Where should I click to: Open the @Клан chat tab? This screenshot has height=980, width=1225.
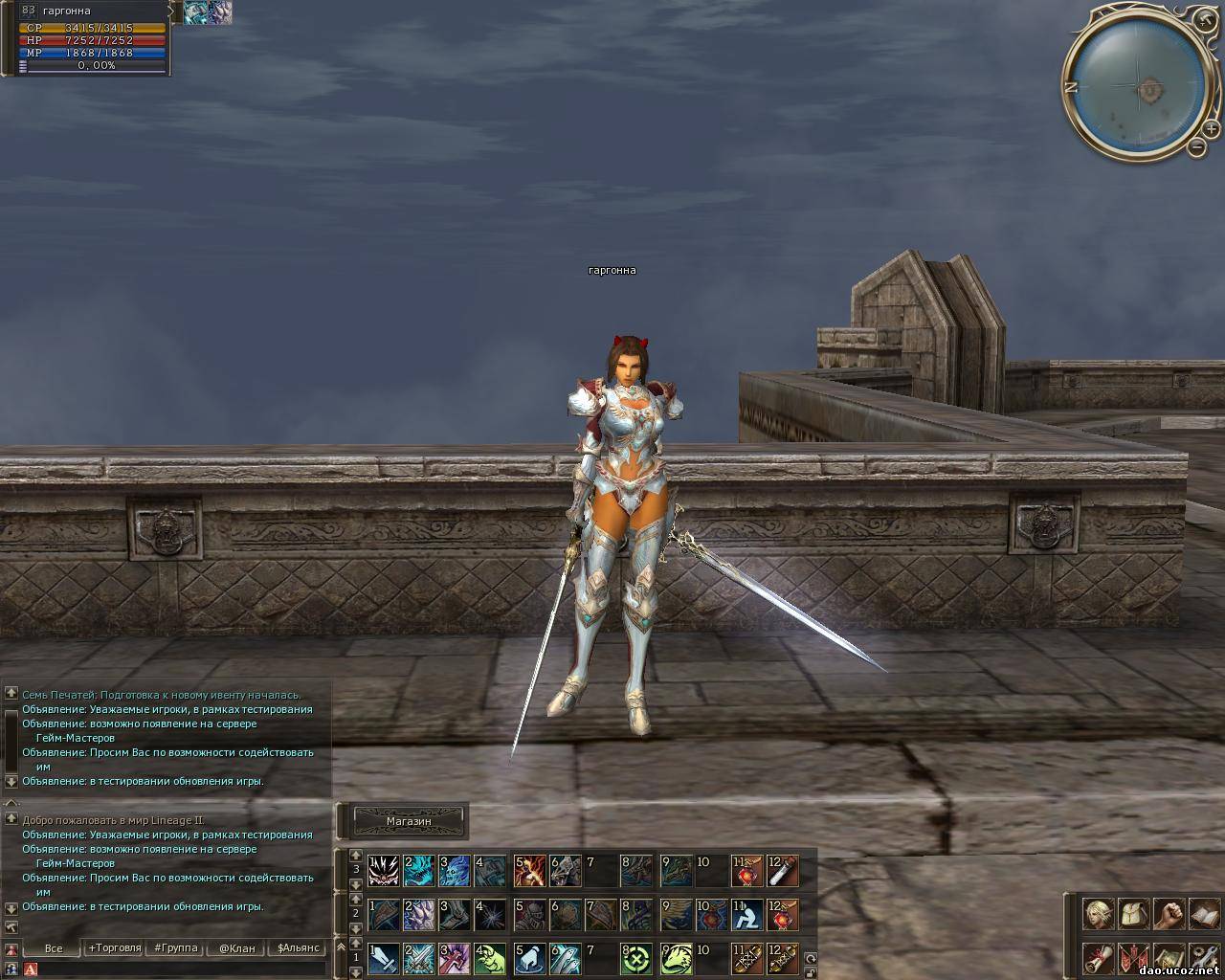236,948
